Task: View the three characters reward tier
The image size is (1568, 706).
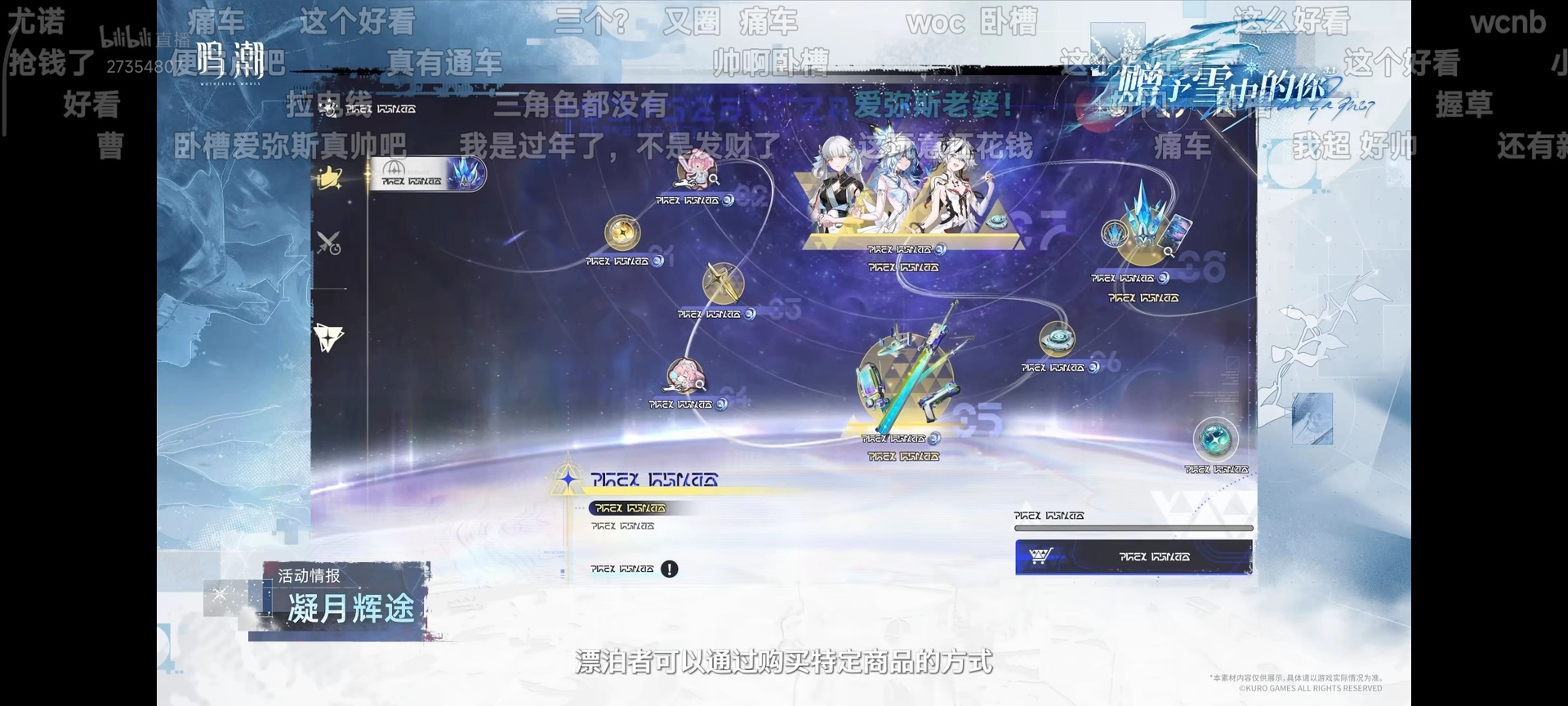Action: (906, 196)
